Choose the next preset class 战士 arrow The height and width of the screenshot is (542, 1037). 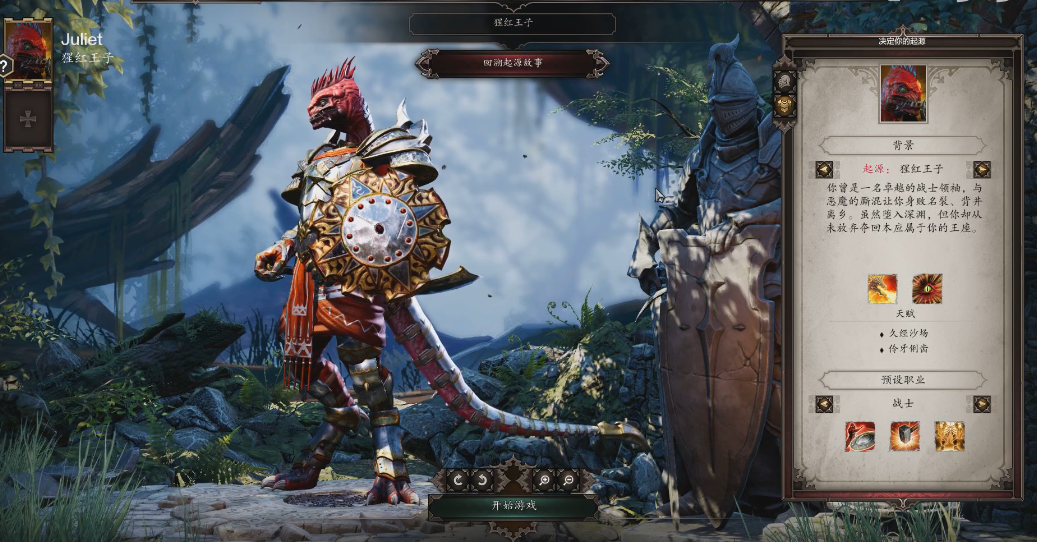click(981, 404)
